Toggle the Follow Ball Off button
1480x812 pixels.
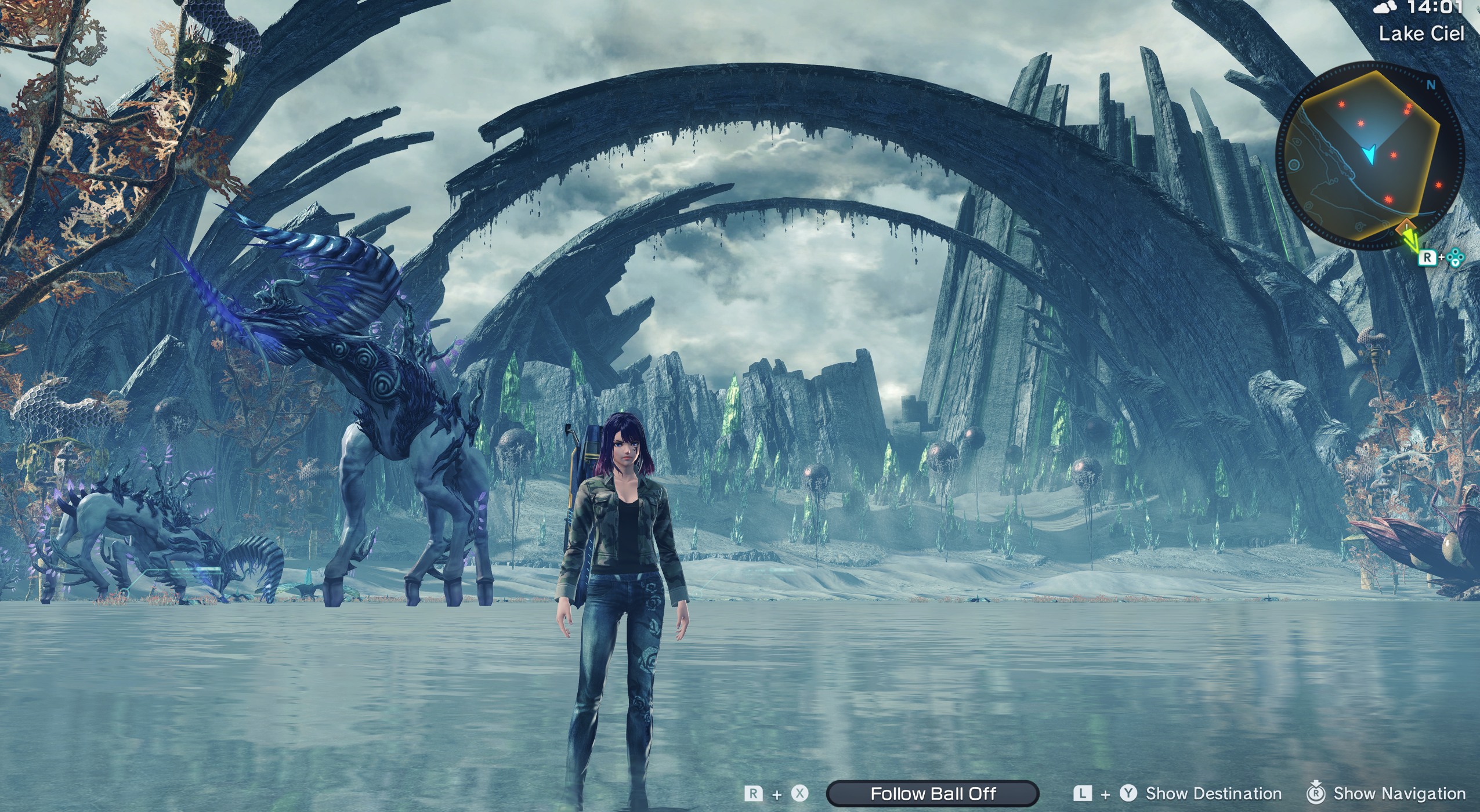click(932, 793)
